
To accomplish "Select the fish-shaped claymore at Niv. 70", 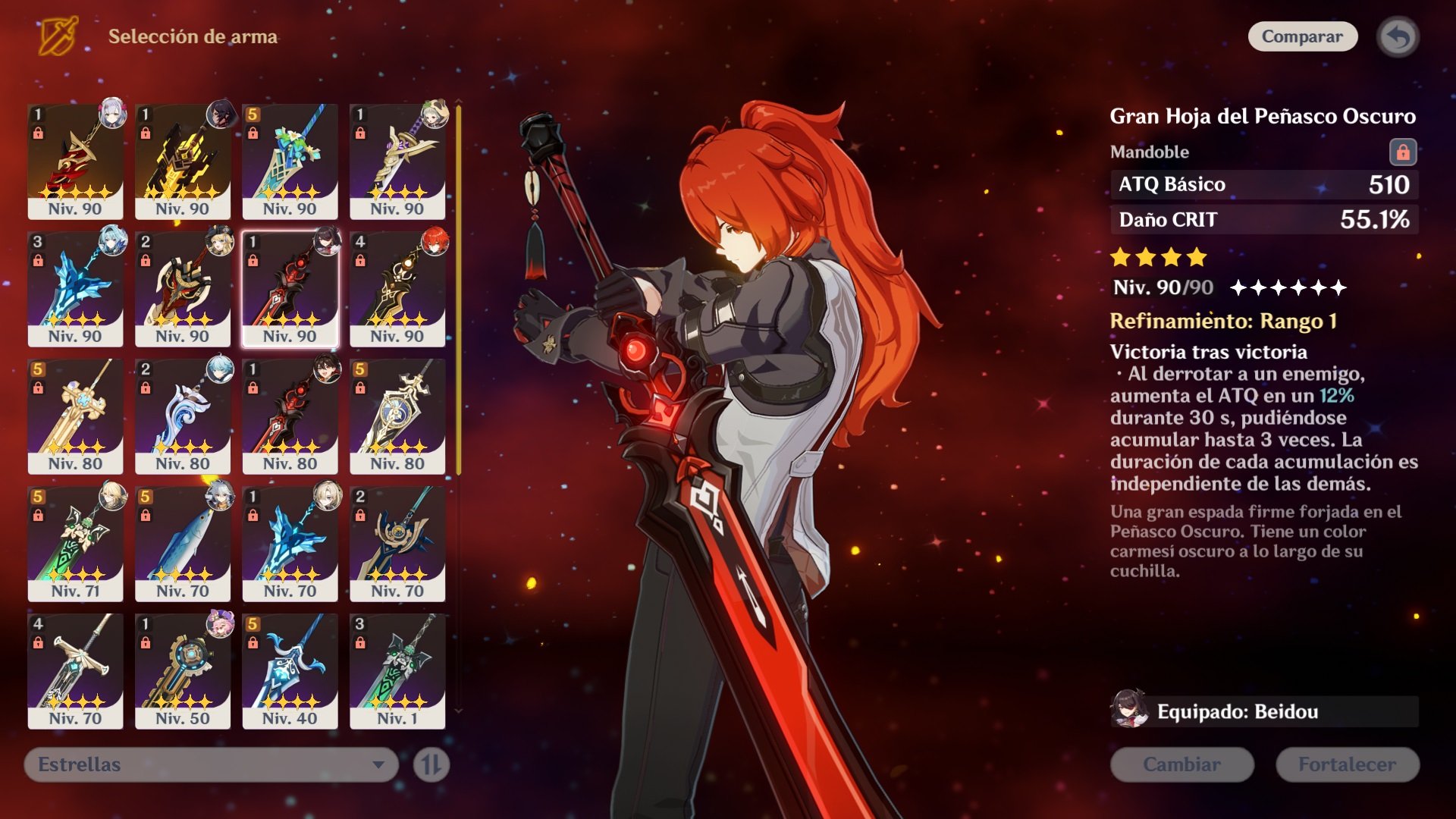I will point(183,543).
